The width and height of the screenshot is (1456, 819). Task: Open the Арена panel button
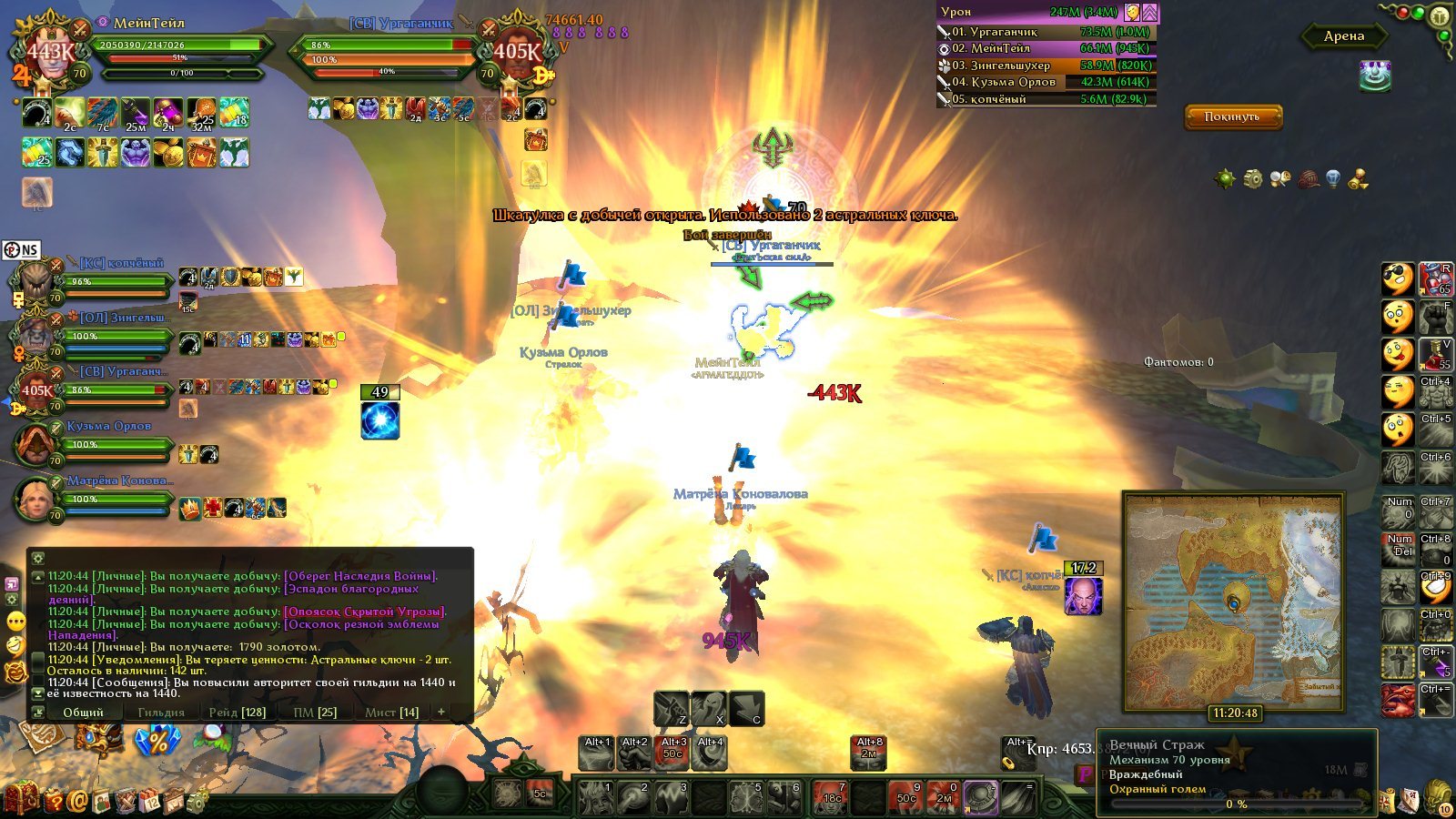[1344, 36]
